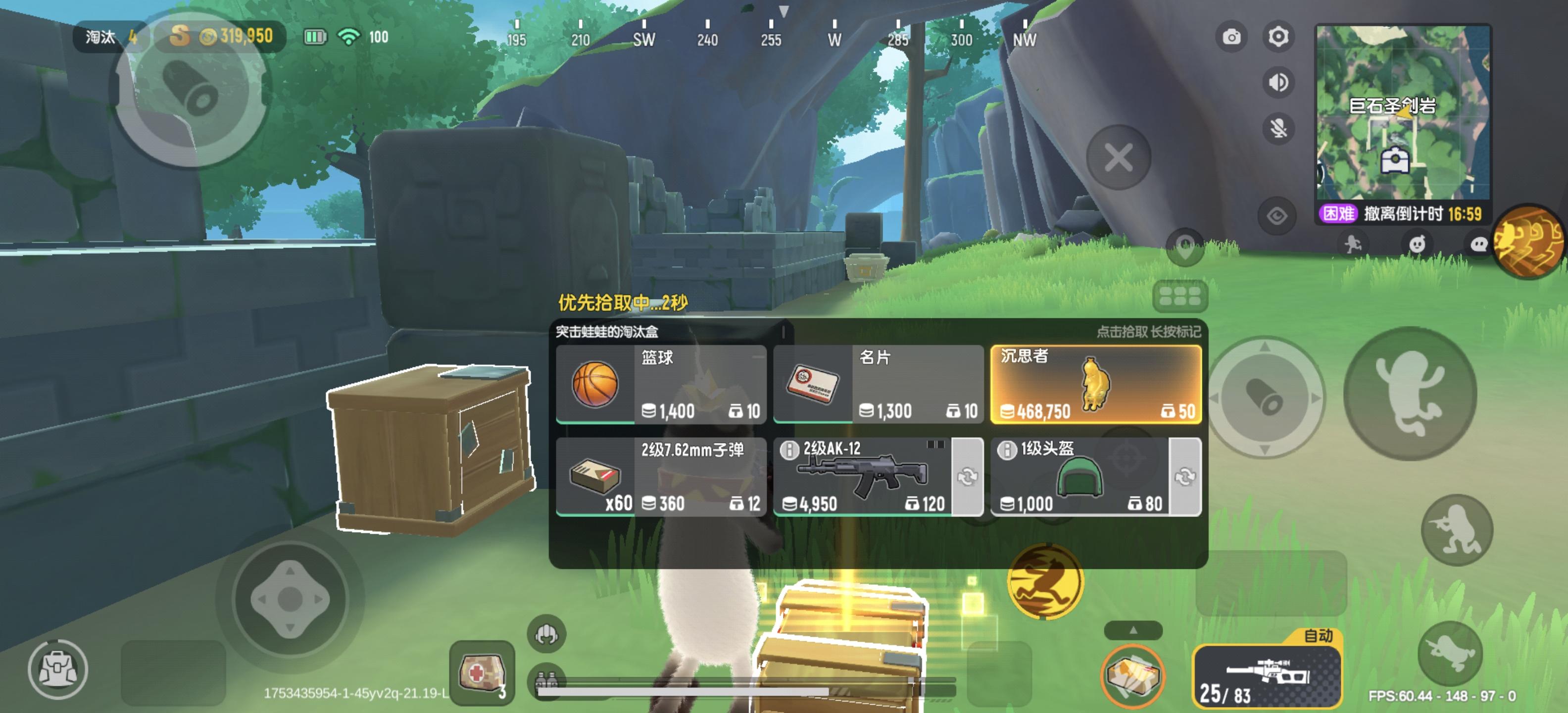Open the quick chat bubble menu
Image resolution: width=1568 pixels, height=713 pixels.
coord(1480,245)
